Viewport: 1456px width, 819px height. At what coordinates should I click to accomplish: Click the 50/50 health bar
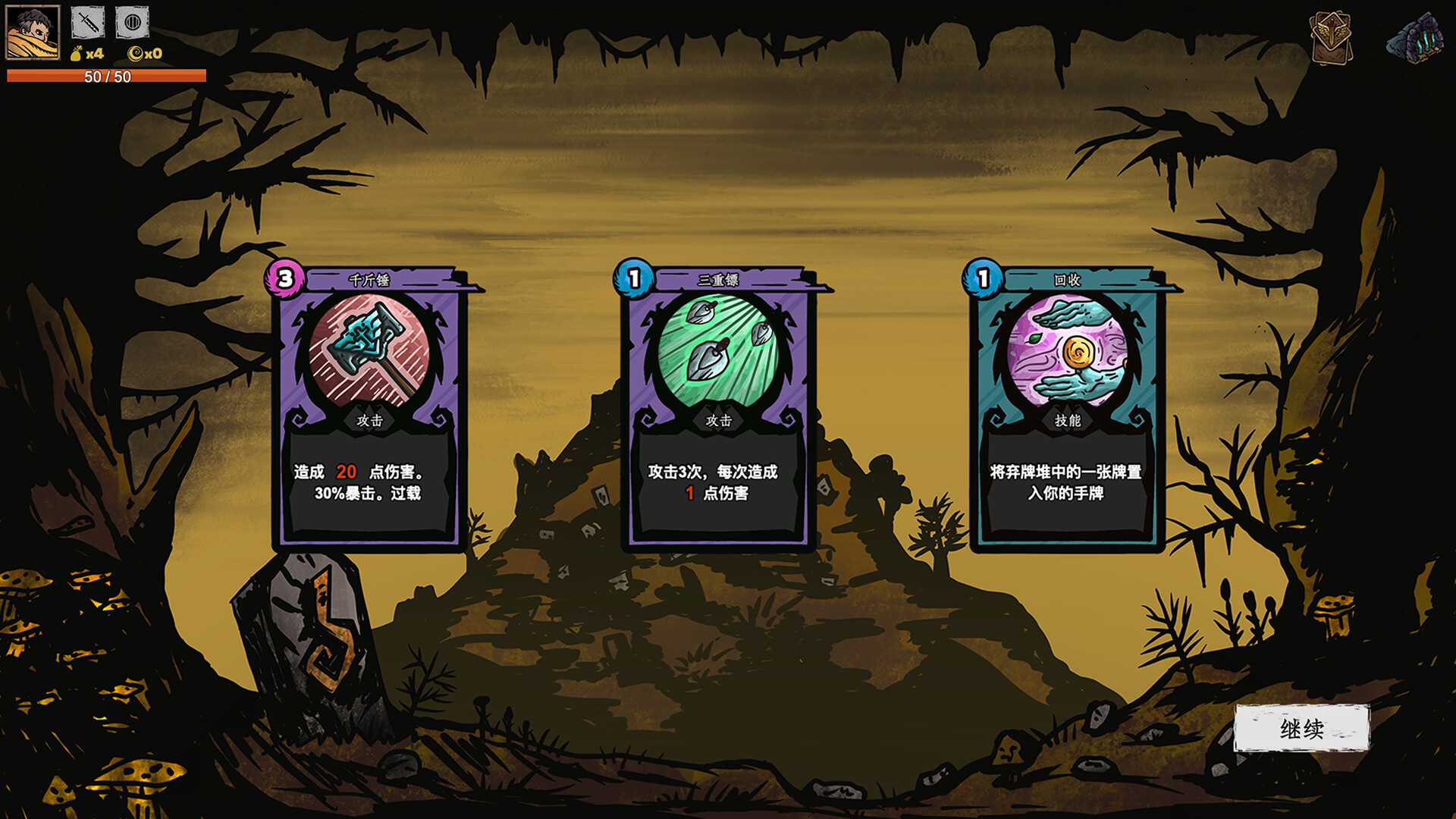pyautogui.click(x=105, y=75)
